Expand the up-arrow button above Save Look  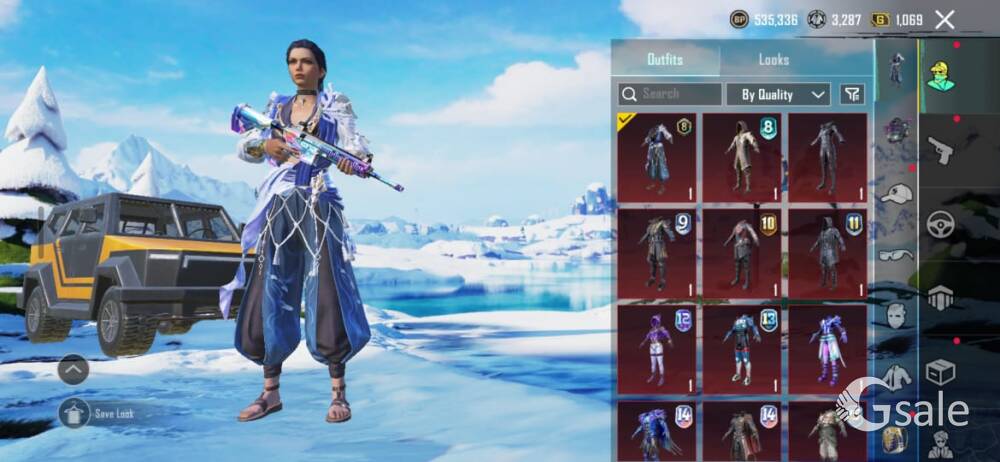point(73,370)
